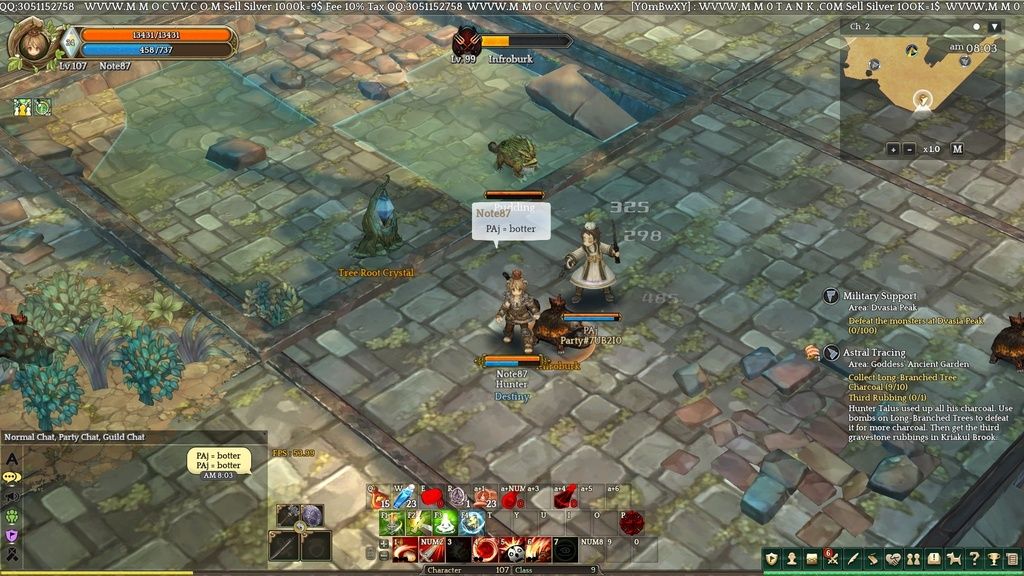Select the Astral Tracing quest tracker
1024x576 pixels.
(873, 352)
